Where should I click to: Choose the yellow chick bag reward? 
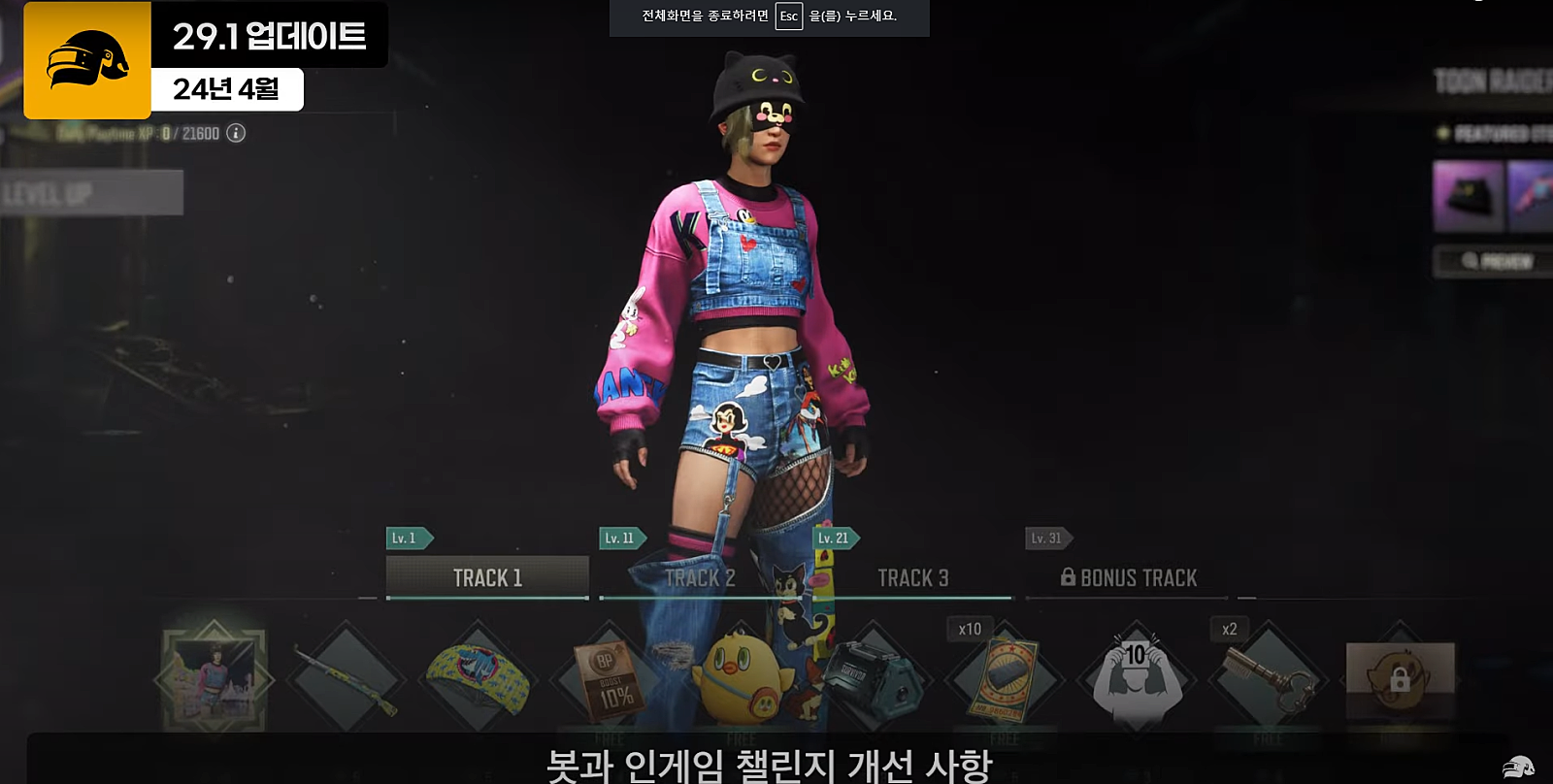742,679
